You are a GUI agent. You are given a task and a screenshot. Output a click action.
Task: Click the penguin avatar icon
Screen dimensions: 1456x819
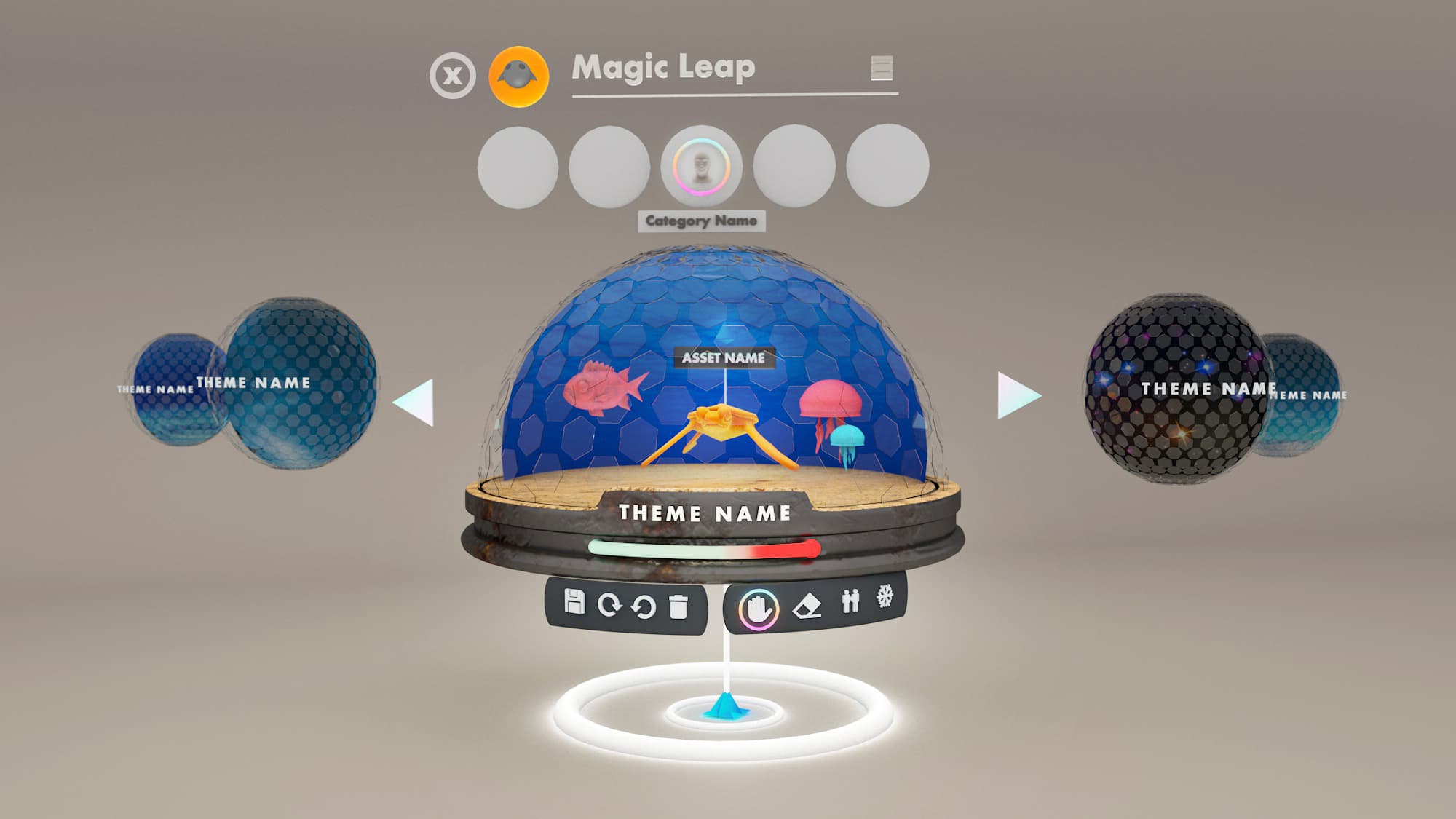point(518,73)
